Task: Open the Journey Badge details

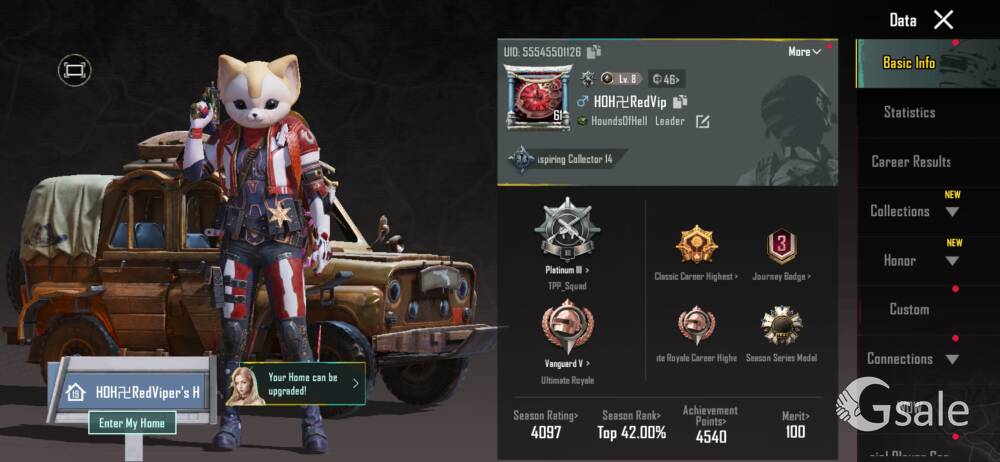Action: coord(781,252)
